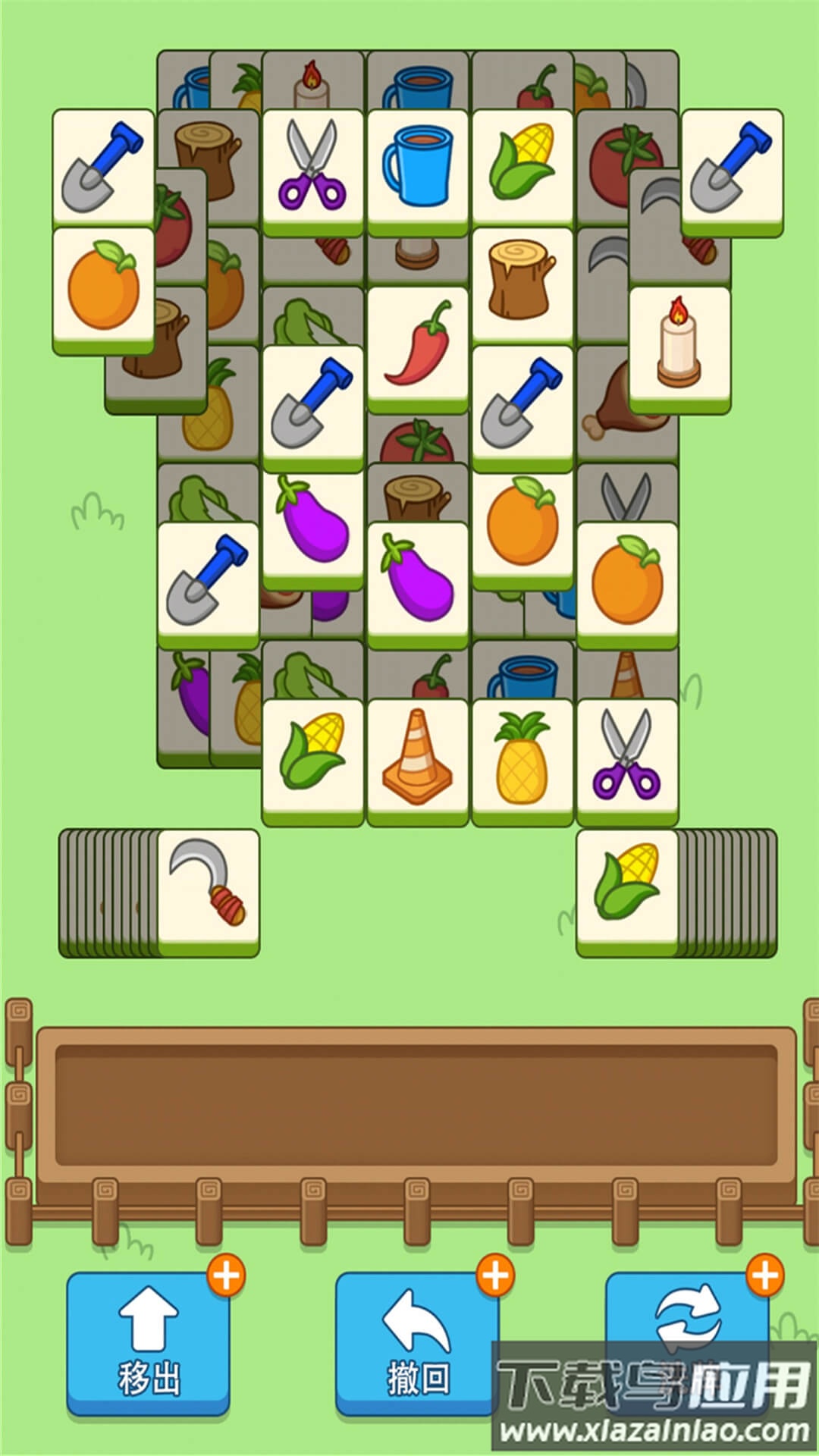This screenshot has width=819, height=1456.
Task: Pick the red chili pepper tile
Action: [x=418, y=346]
